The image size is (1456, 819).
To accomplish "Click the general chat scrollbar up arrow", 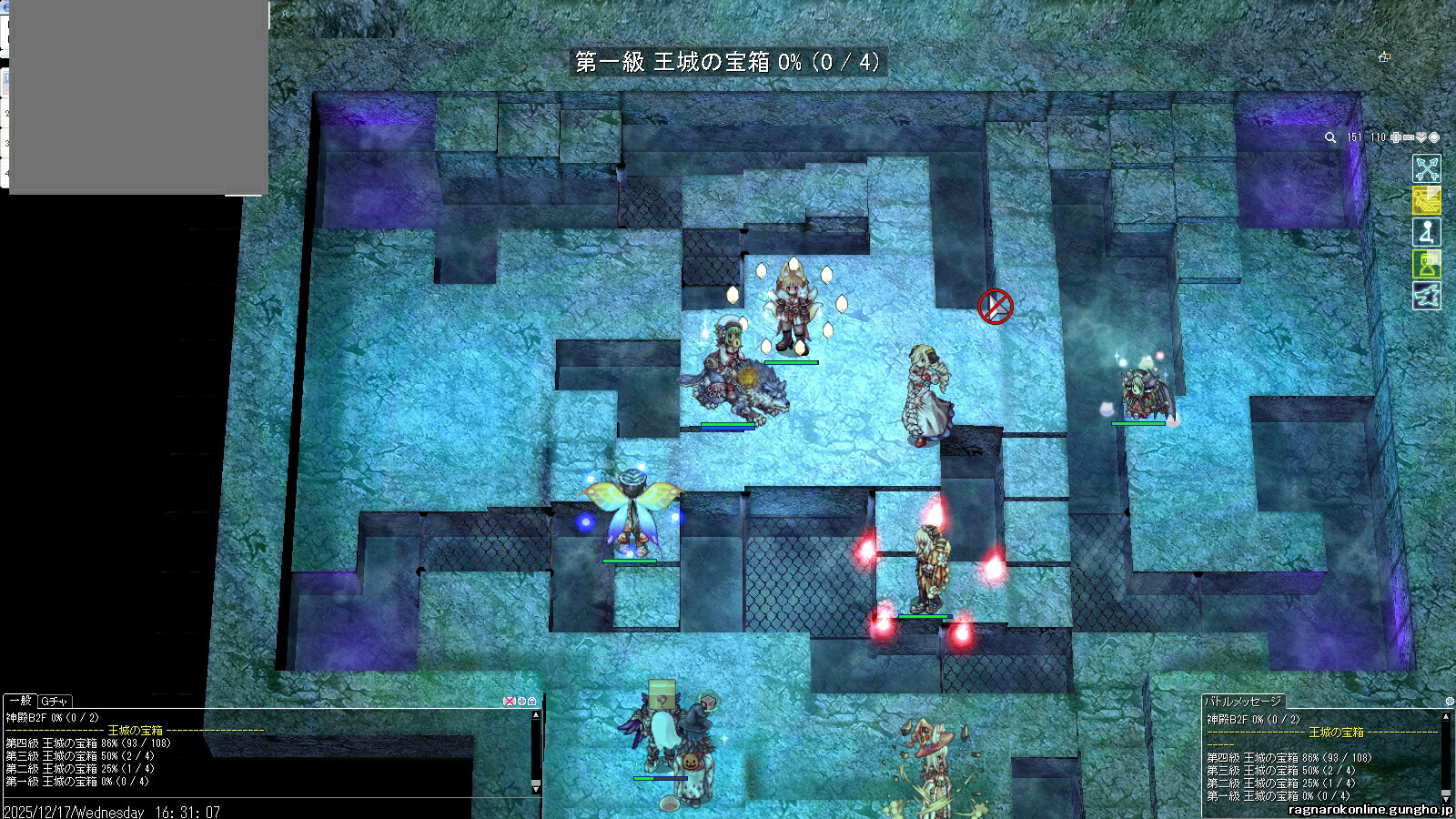I will (x=536, y=715).
